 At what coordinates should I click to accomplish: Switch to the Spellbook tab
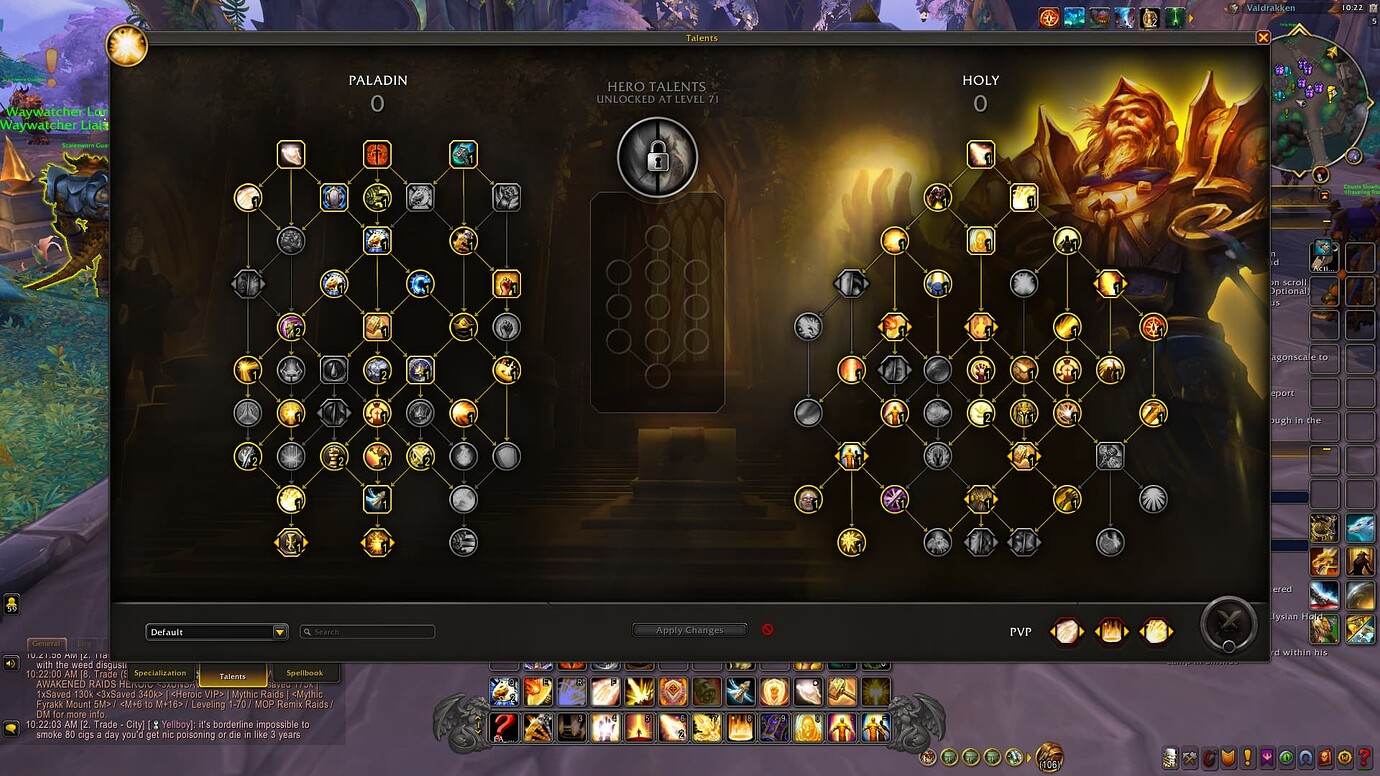(x=307, y=673)
